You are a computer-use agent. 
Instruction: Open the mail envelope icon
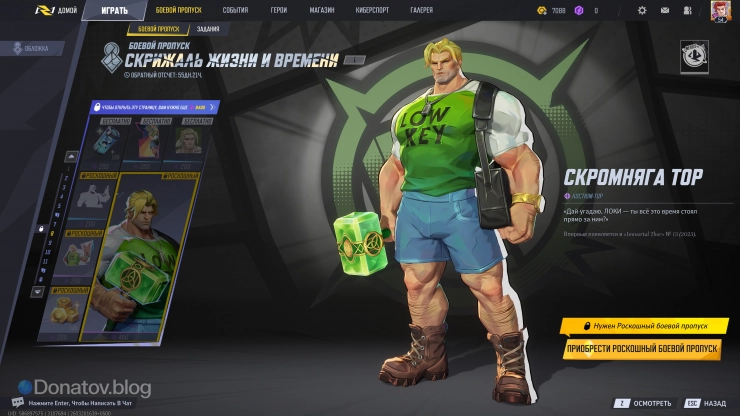665,11
